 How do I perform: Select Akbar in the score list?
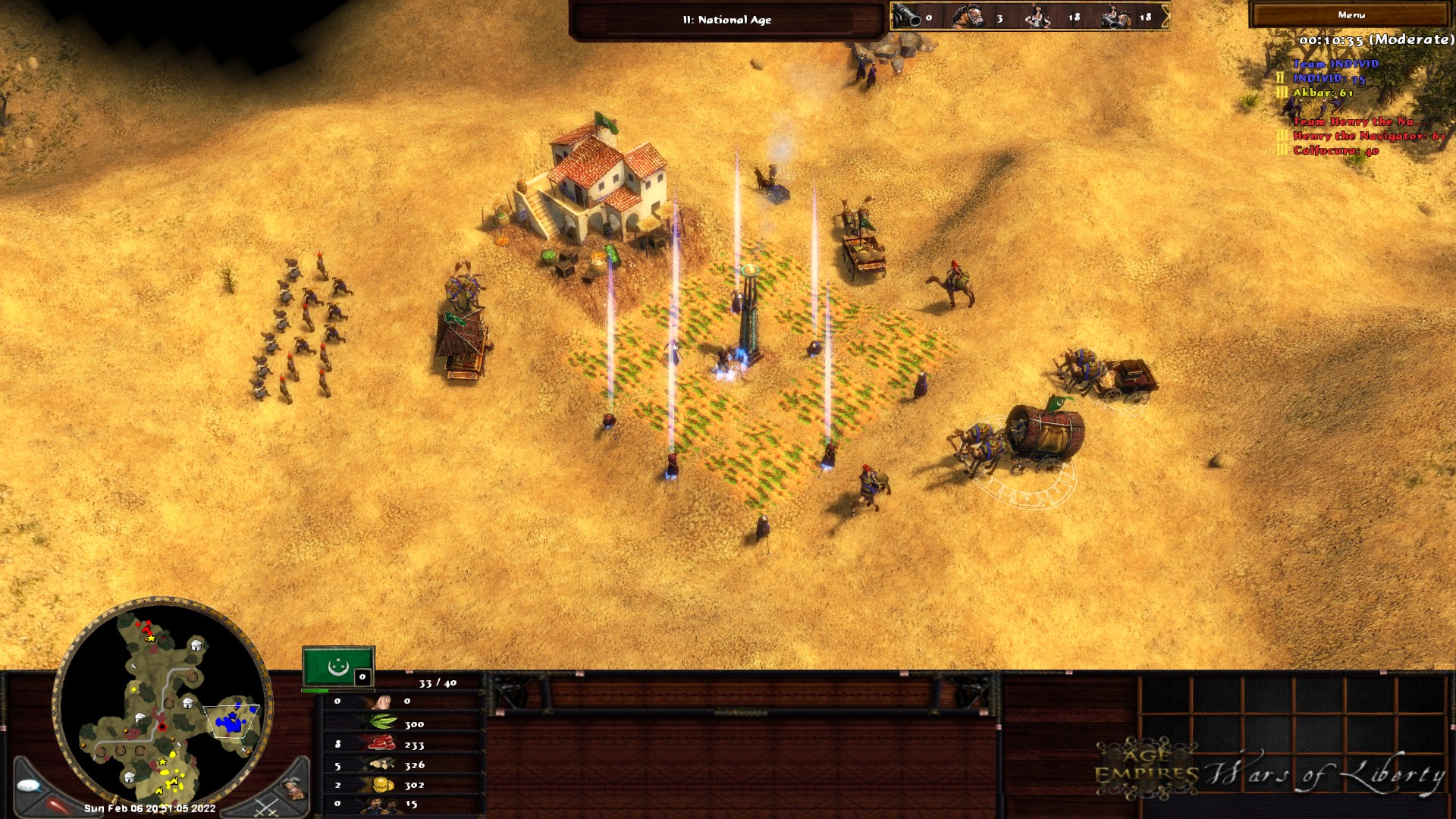(1323, 93)
